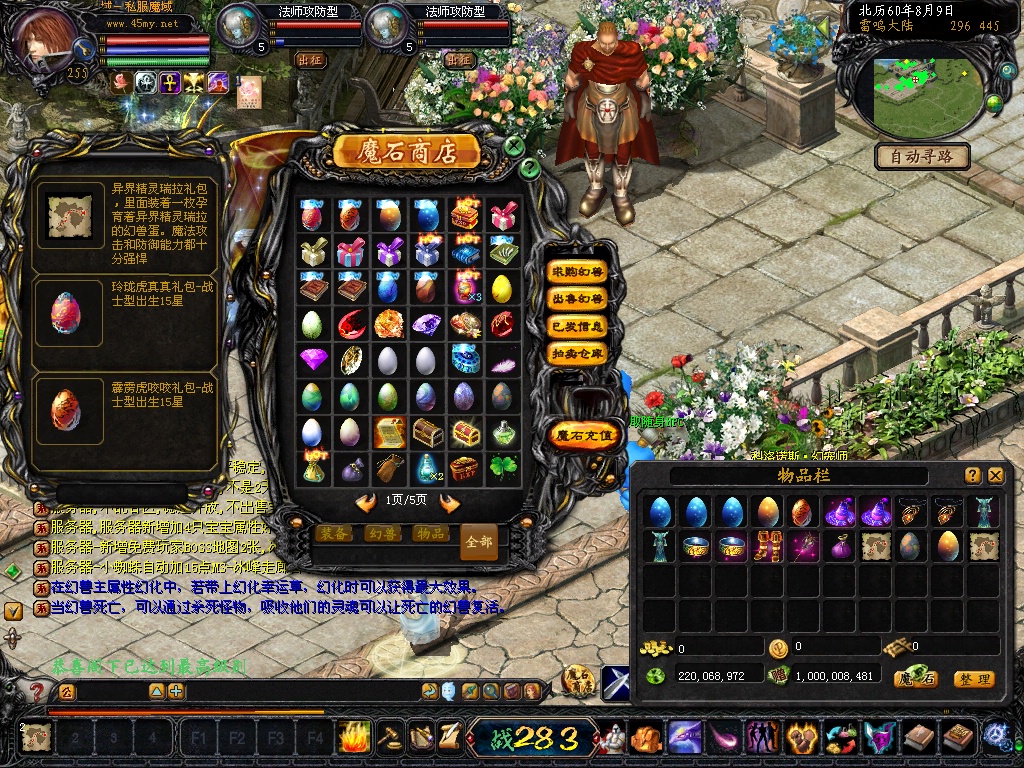Select the four-leaf clover shop item
The height and width of the screenshot is (768, 1024).
(x=502, y=468)
